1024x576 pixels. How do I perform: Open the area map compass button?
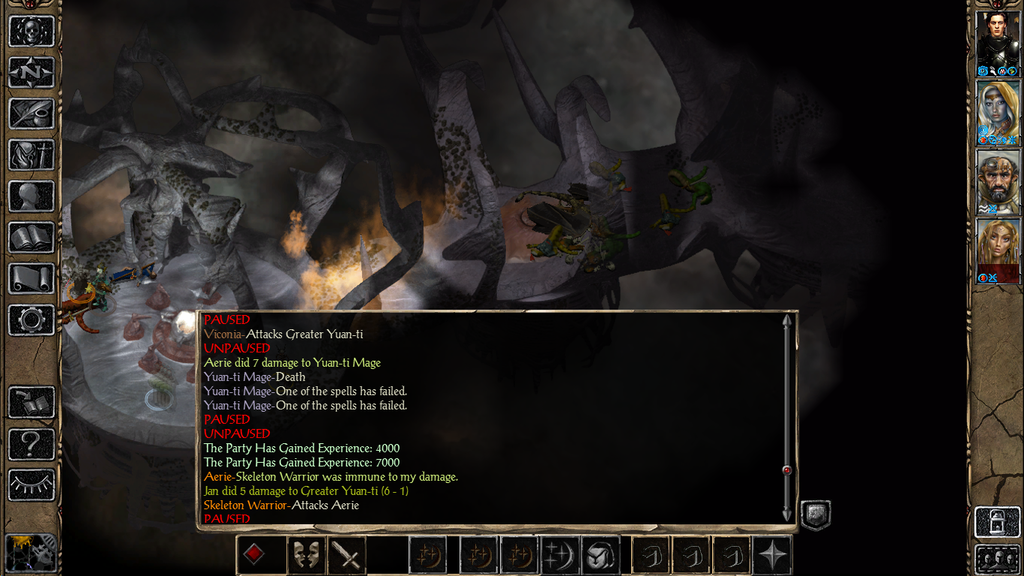pyautogui.click(x=31, y=72)
